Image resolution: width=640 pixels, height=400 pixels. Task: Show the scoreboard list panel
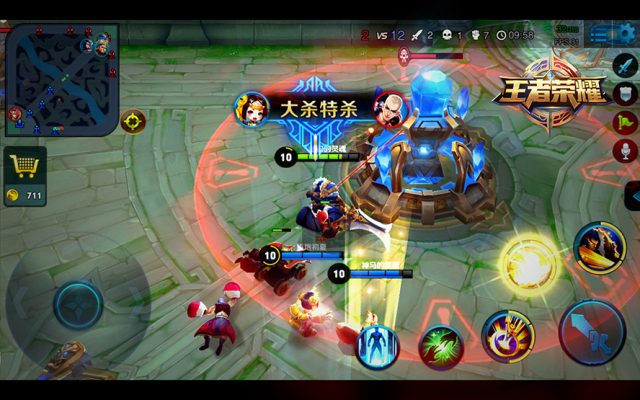coord(599,35)
